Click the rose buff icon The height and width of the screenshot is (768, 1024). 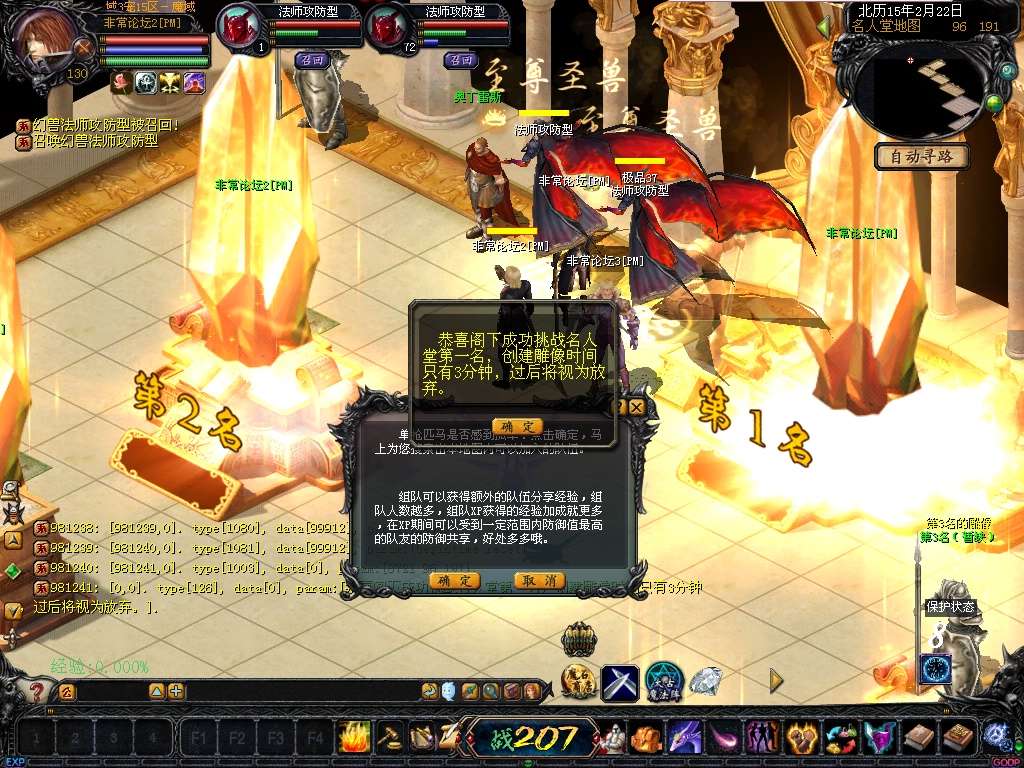[x=122, y=83]
